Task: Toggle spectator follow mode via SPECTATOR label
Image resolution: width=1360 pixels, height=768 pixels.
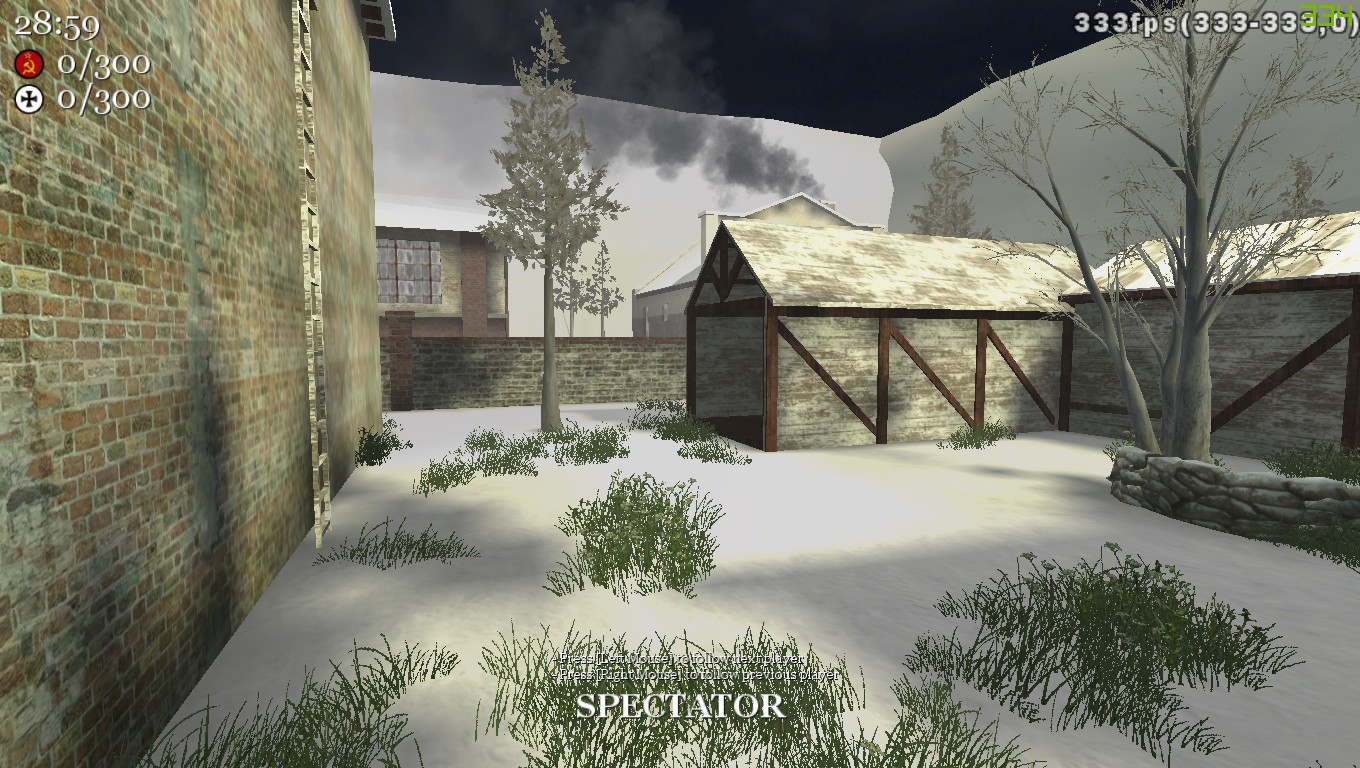Action: 679,707
